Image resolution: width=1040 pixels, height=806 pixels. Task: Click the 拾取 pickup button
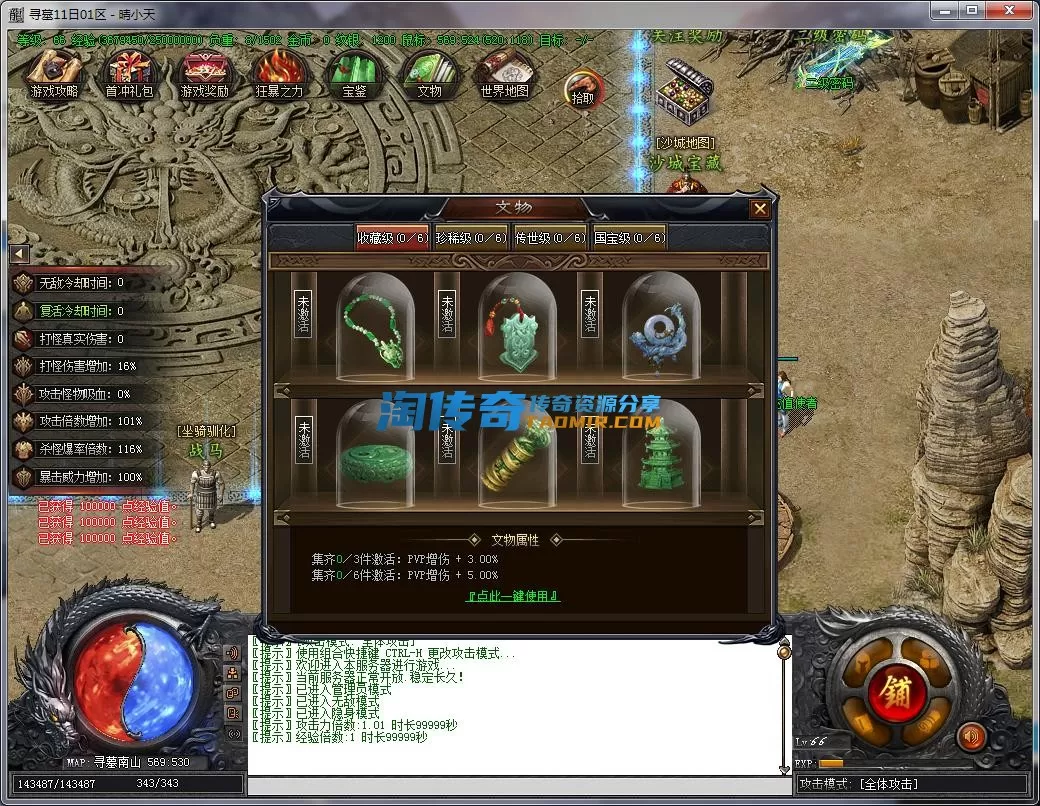coord(583,89)
